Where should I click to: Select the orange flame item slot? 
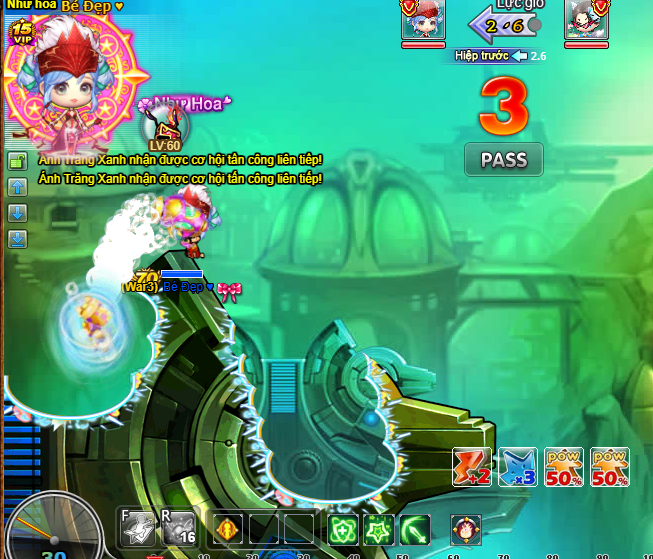[x=229, y=528]
